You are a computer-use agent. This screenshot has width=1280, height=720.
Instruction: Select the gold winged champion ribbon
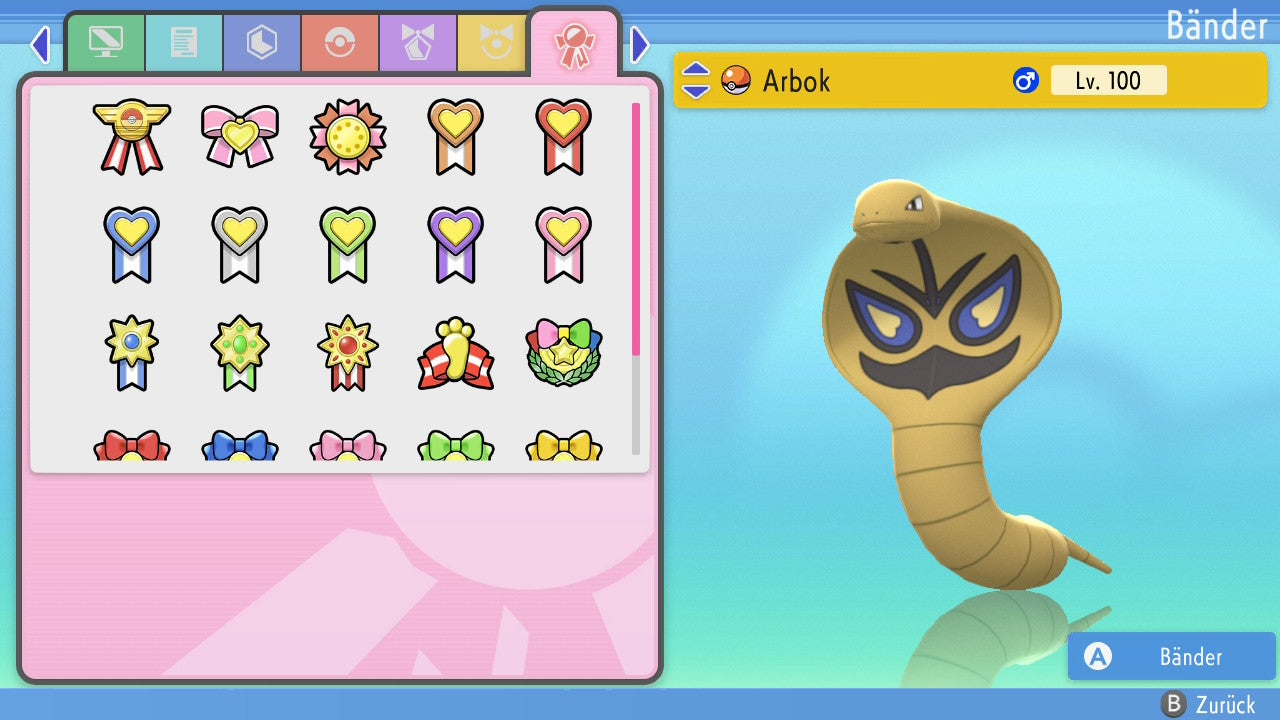pos(131,136)
